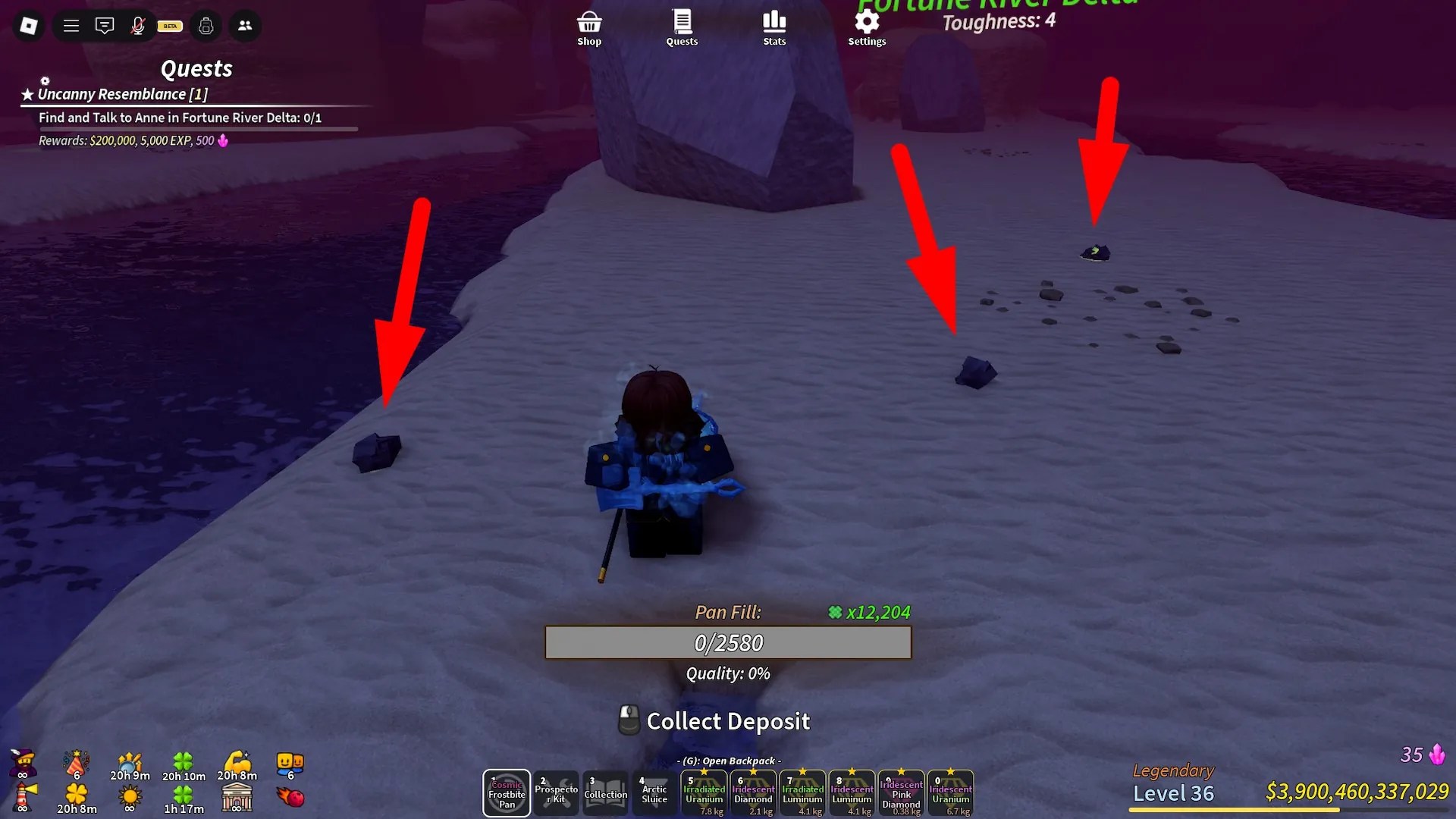Equip the Arctic Sluice in slot 4
Viewport: 1456px width, 819px height.
click(x=654, y=793)
